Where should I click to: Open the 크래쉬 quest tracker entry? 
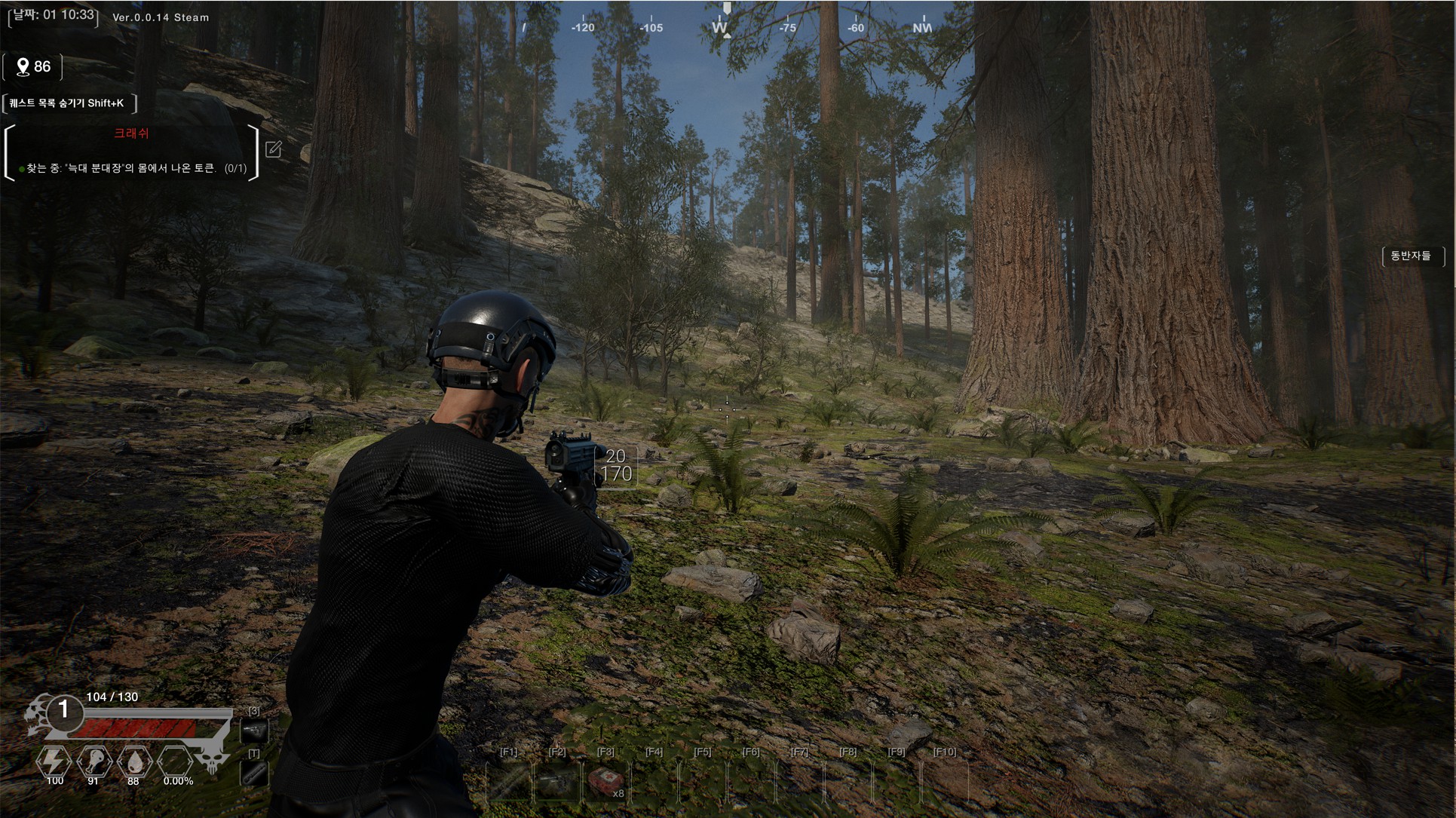(131, 134)
